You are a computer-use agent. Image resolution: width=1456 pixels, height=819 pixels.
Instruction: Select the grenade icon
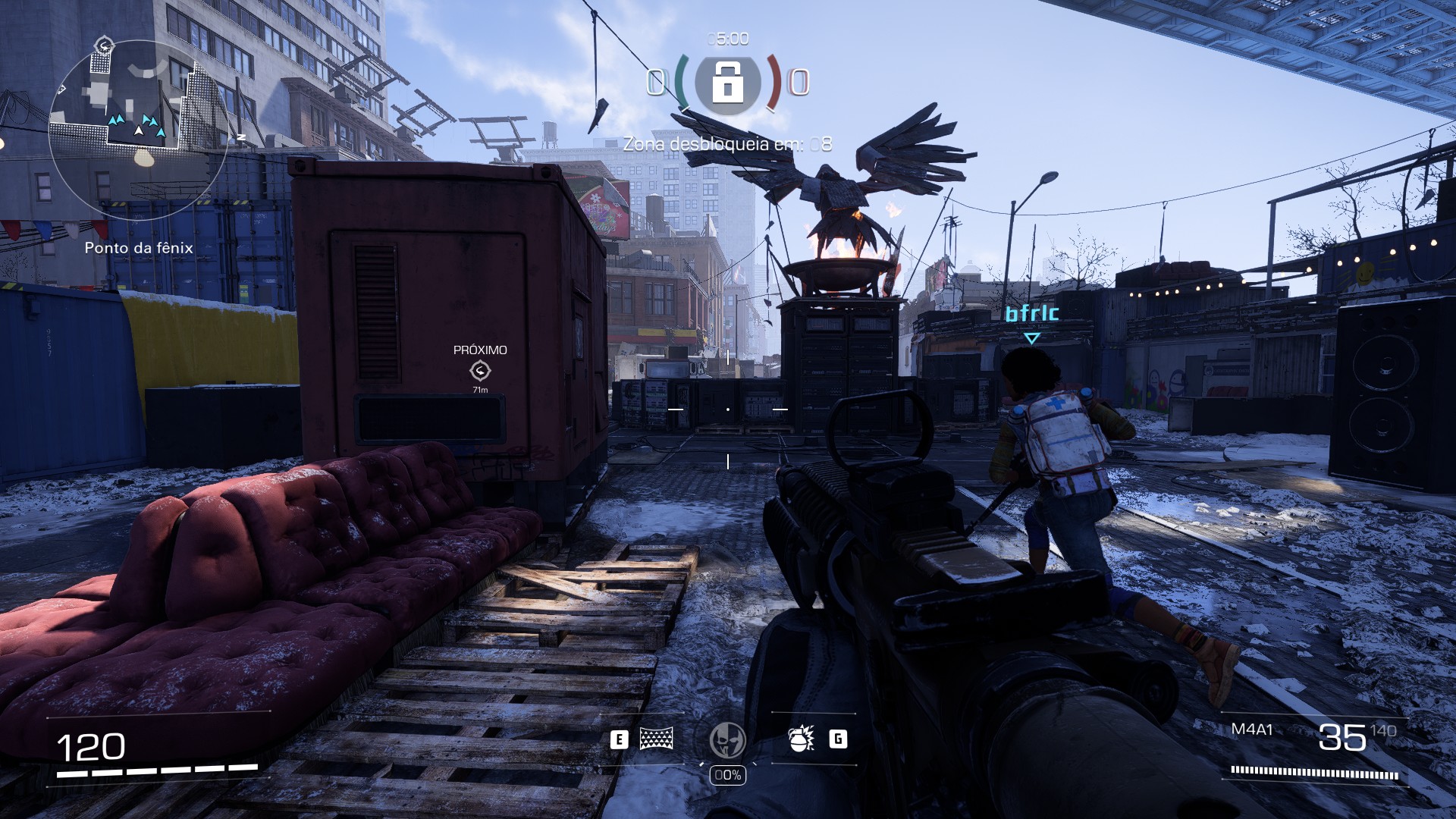(801, 739)
